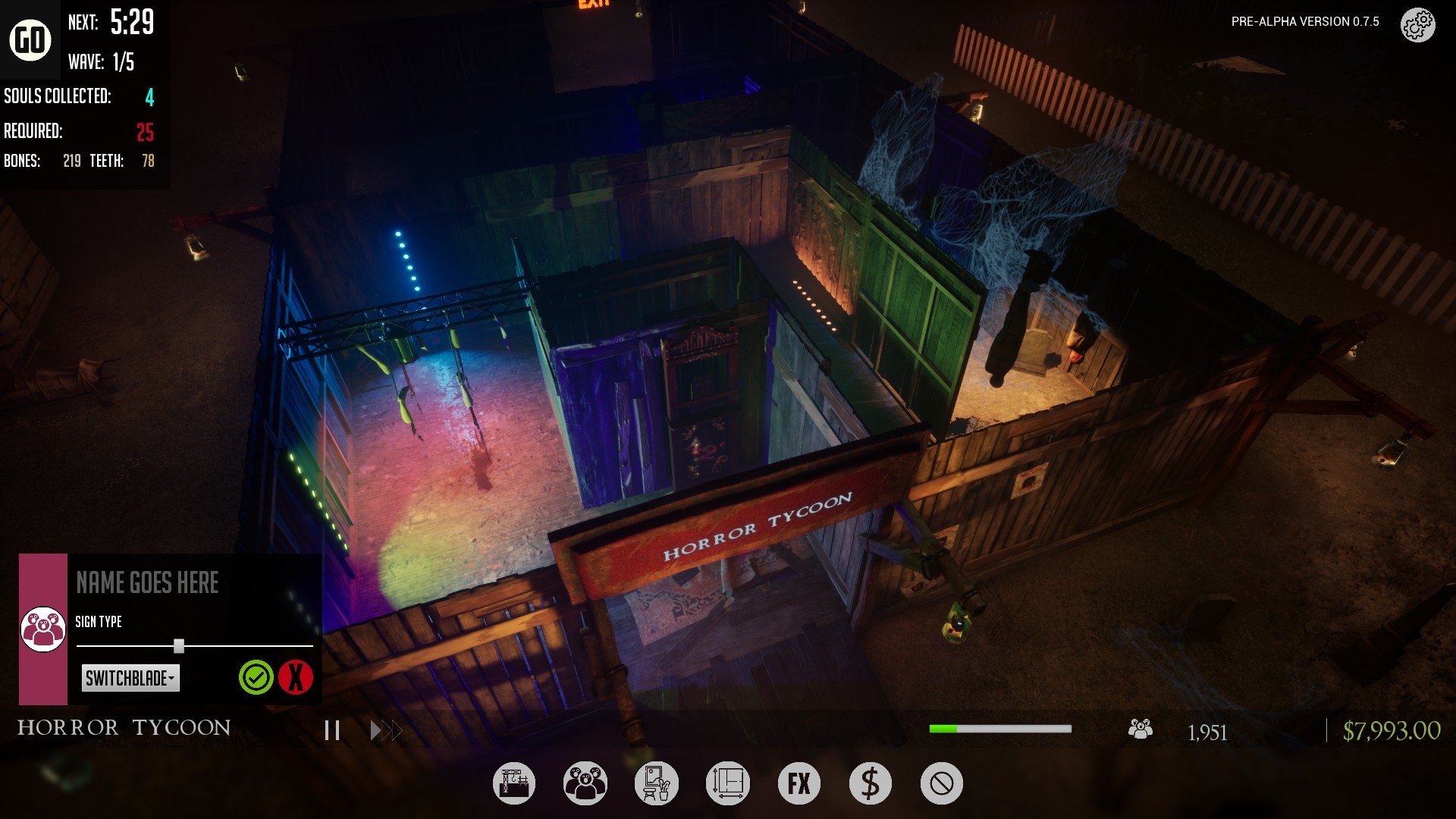Open the scare actors panel
This screenshot has height=819, width=1456.
(x=585, y=783)
